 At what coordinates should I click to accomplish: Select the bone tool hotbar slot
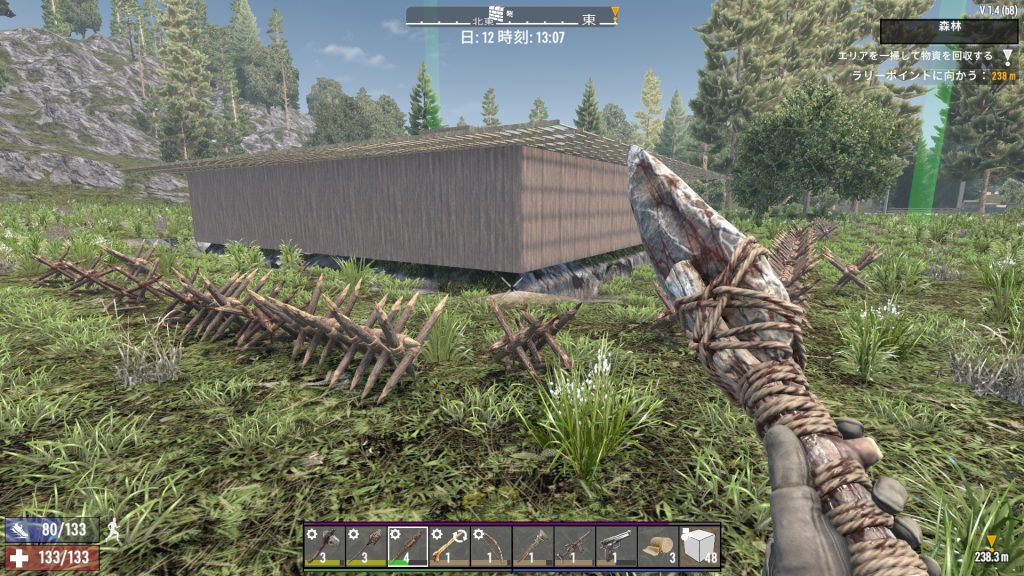(449, 547)
